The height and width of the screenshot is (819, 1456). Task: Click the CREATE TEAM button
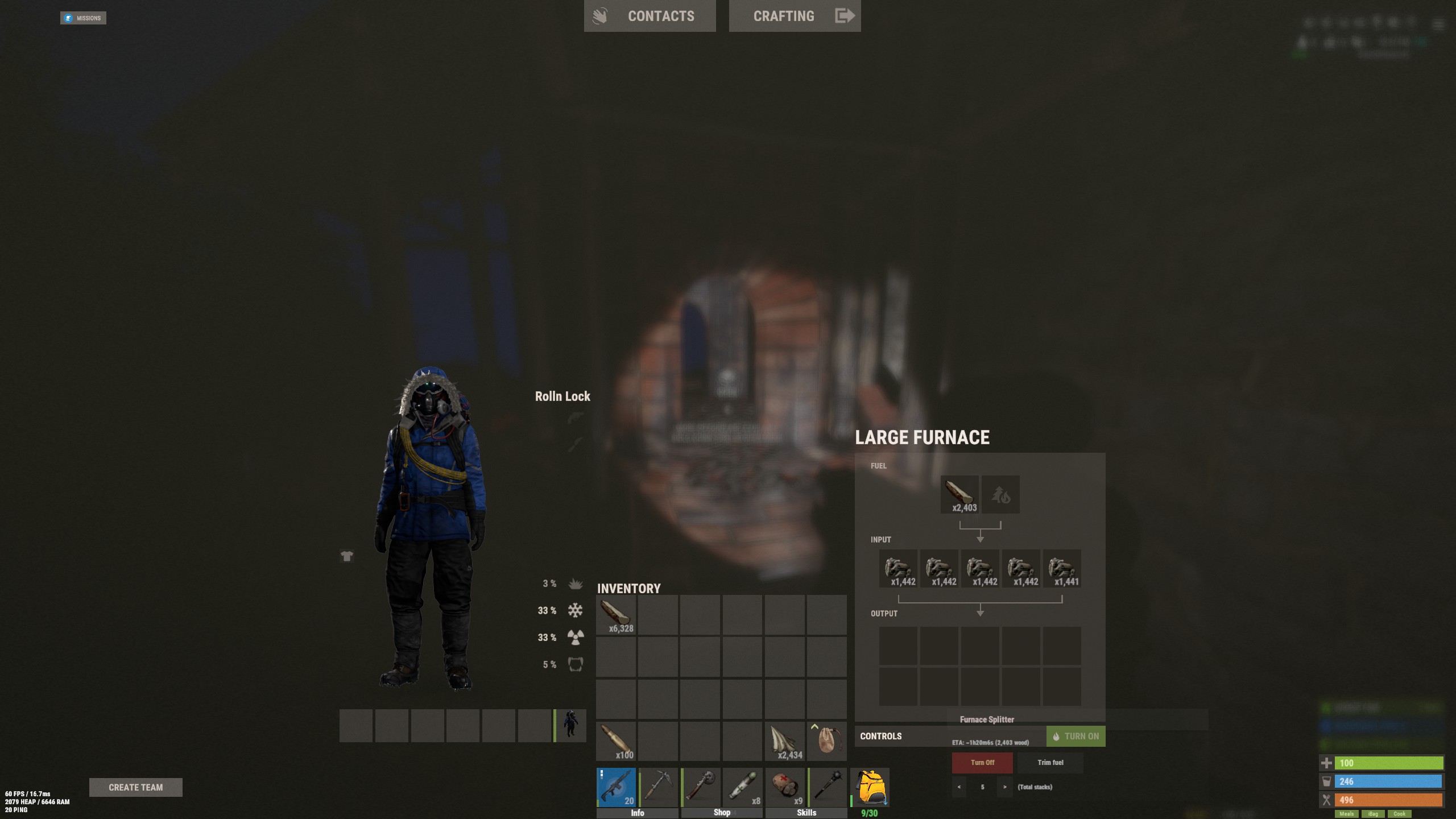tap(135, 787)
